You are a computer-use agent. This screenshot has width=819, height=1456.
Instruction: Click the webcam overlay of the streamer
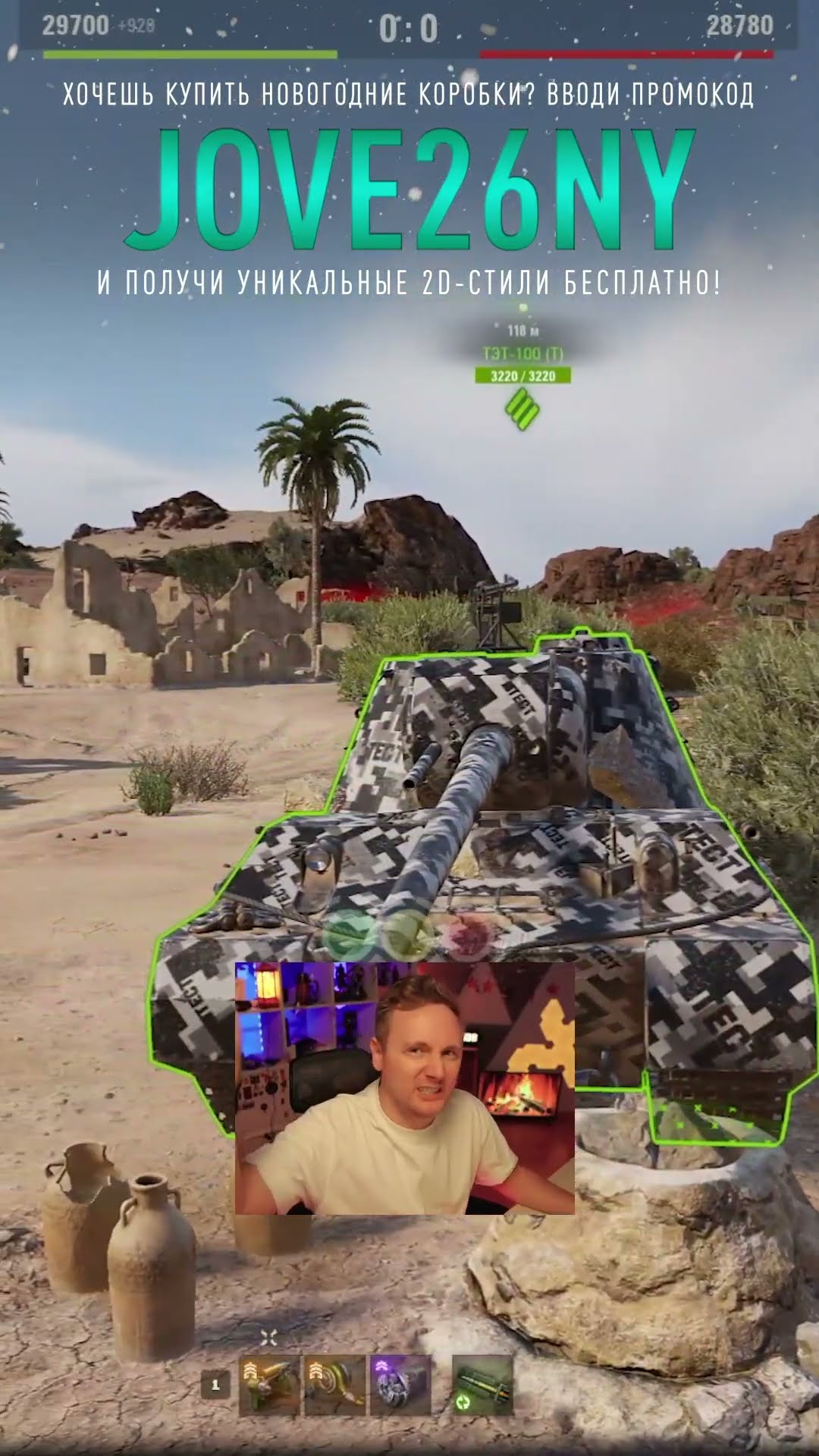[x=404, y=1088]
